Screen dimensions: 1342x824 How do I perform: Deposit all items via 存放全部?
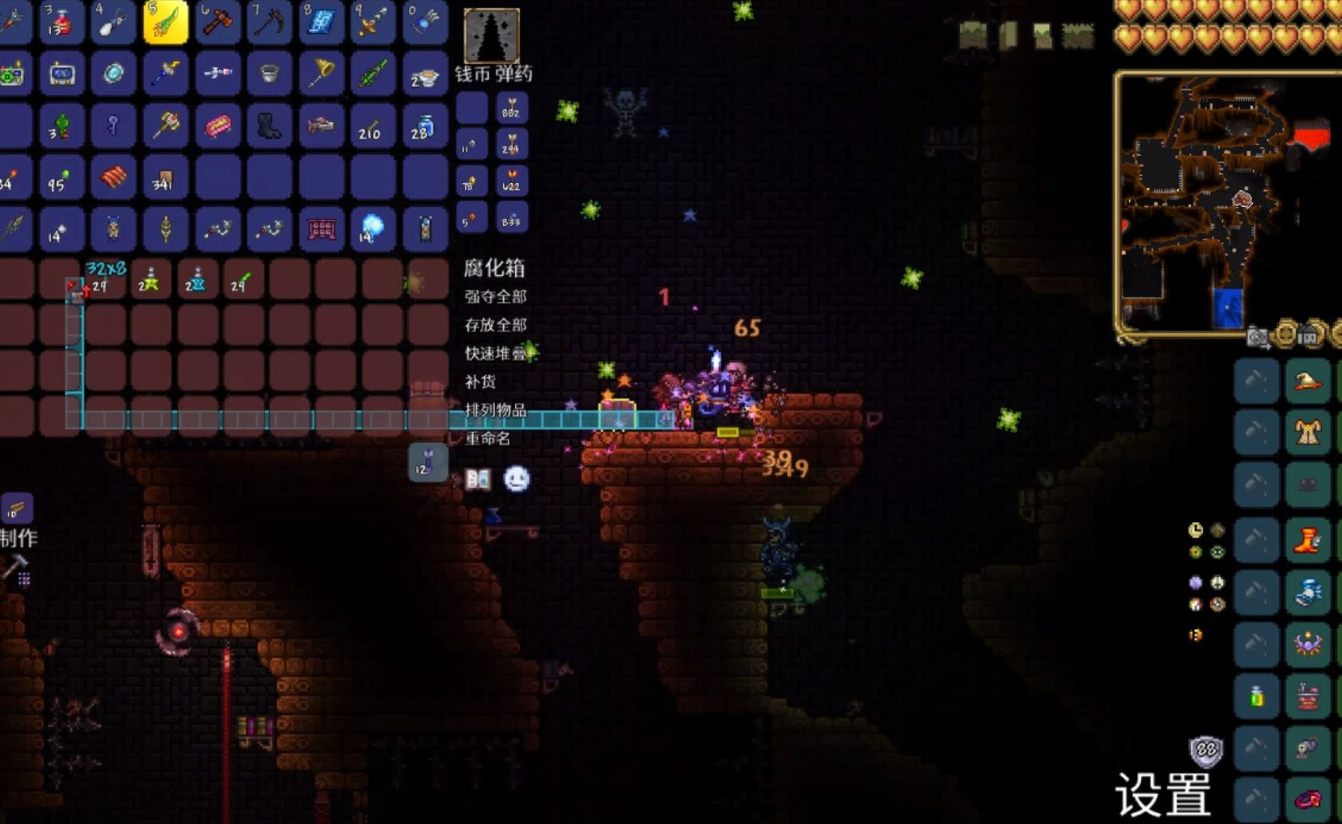click(496, 325)
